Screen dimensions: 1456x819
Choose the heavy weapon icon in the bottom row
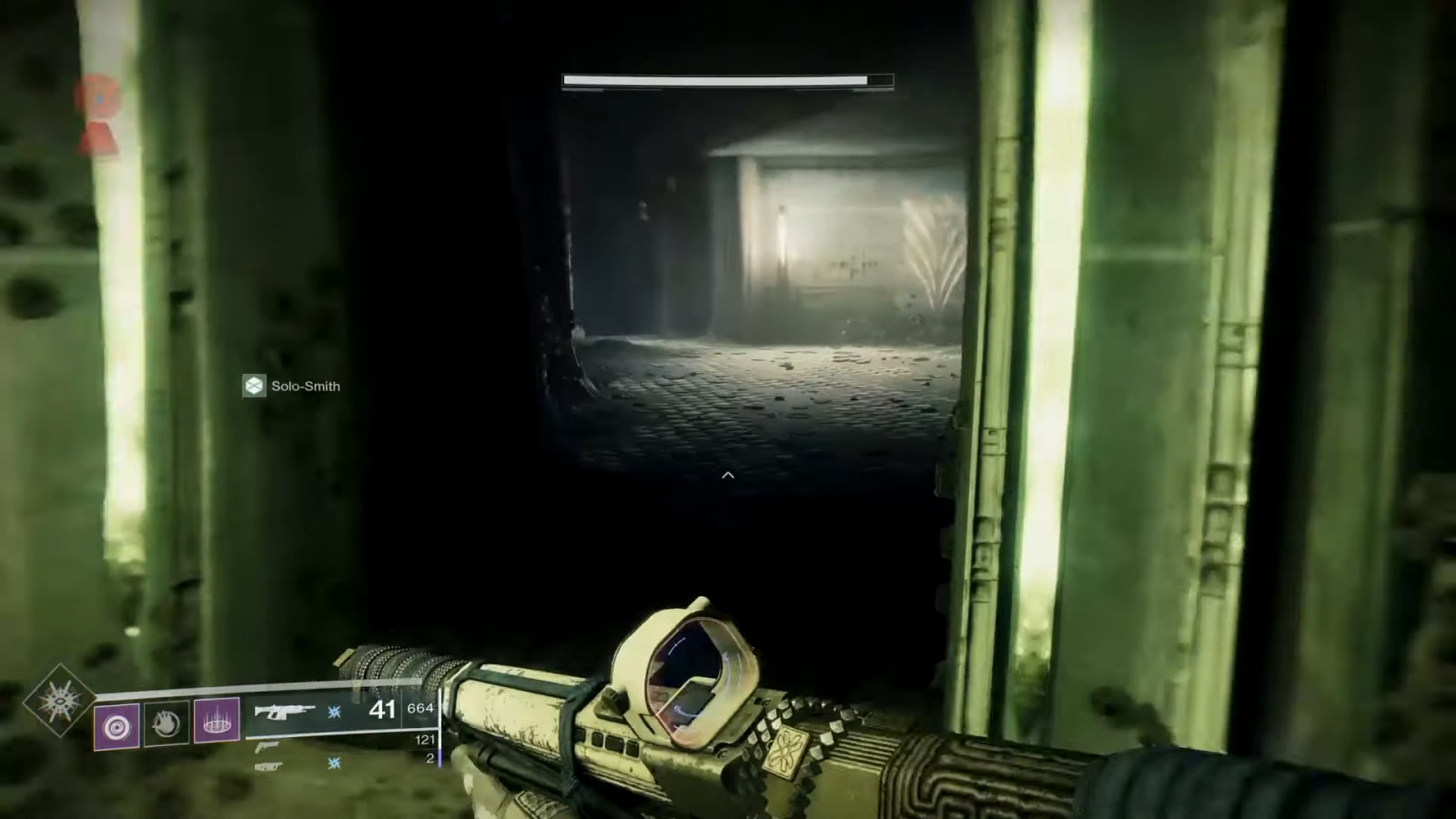(x=268, y=766)
